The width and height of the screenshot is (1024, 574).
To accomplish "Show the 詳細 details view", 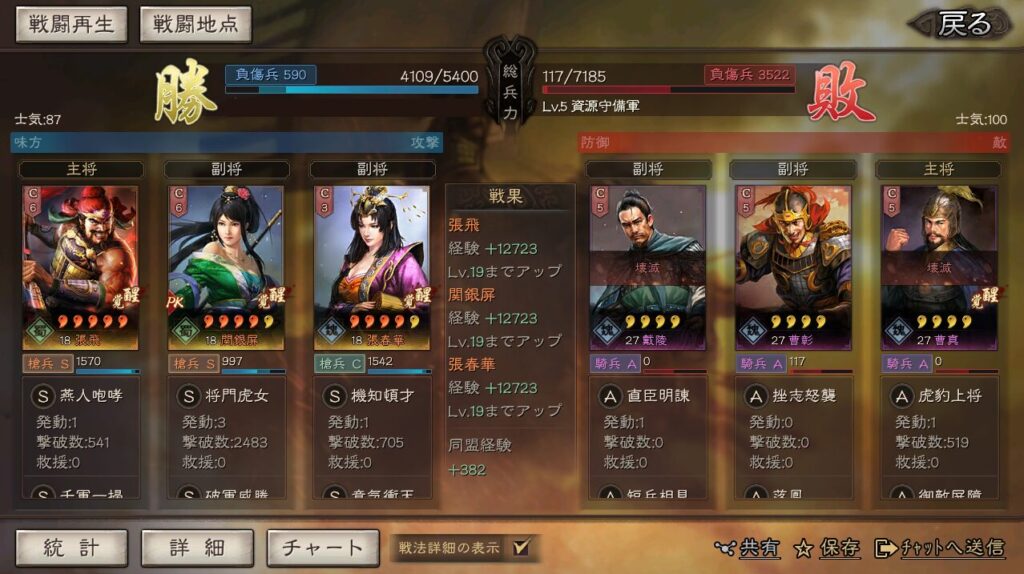I will [x=197, y=547].
